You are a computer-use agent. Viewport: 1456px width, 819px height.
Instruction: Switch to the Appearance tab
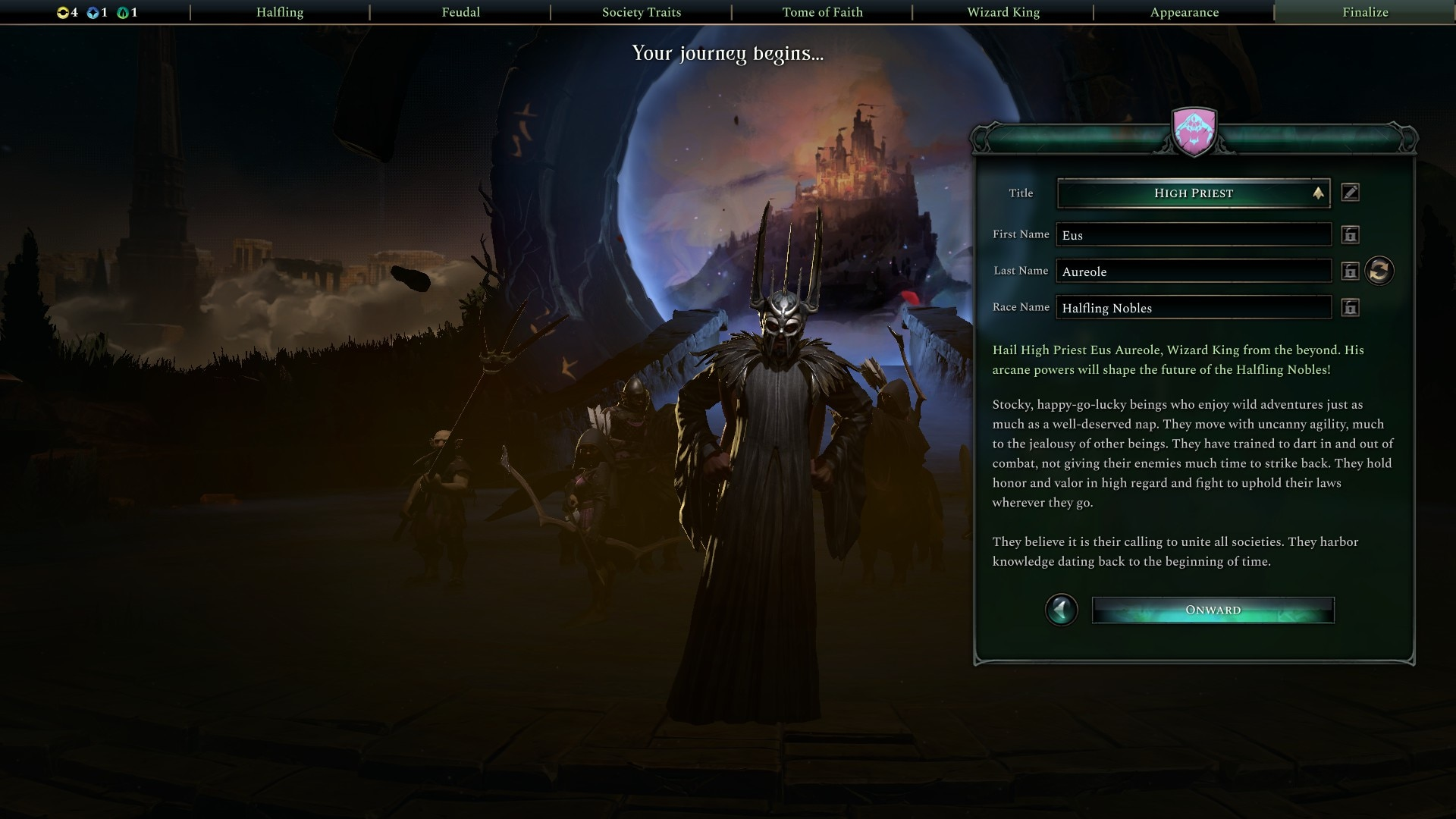(1184, 12)
